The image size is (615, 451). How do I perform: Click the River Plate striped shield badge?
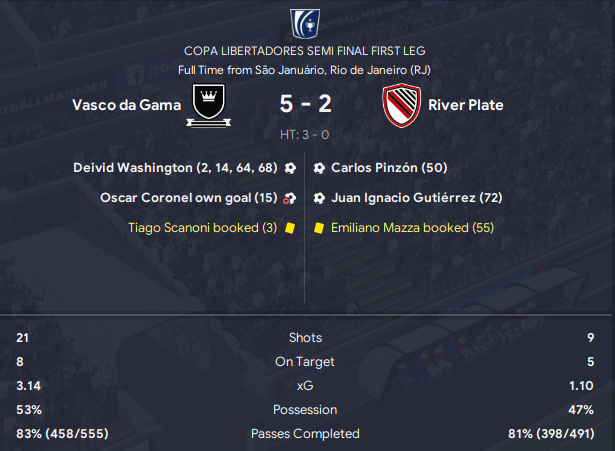pyautogui.click(x=402, y=106)
